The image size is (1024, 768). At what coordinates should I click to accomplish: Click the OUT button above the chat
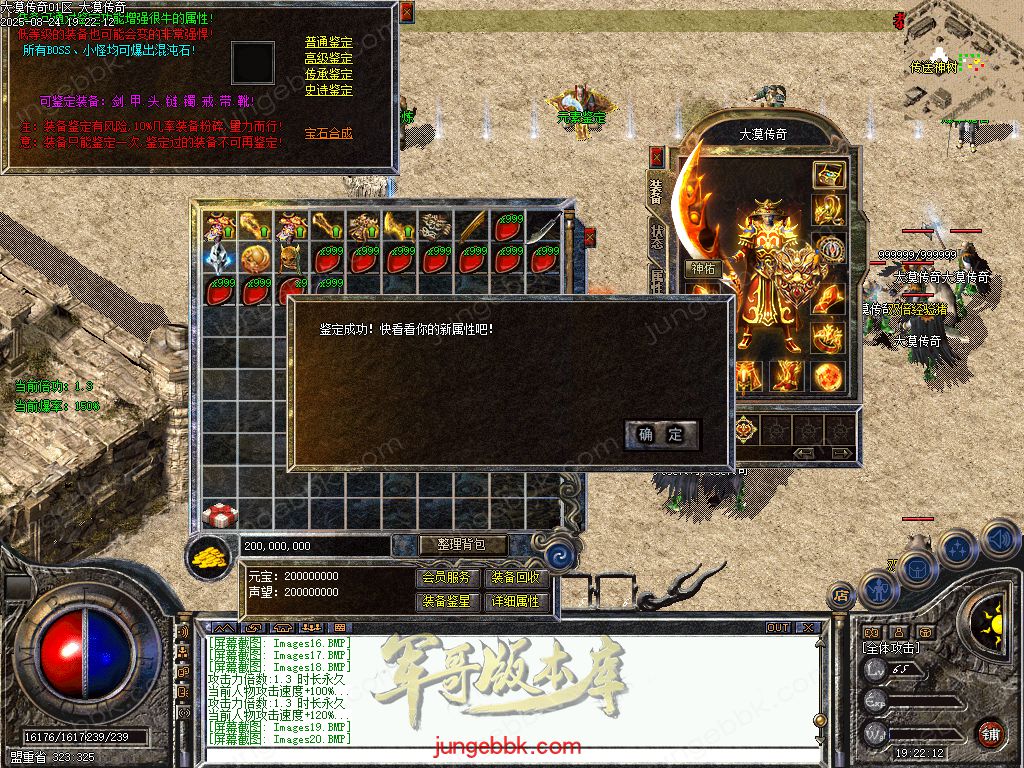pos(778,628)
